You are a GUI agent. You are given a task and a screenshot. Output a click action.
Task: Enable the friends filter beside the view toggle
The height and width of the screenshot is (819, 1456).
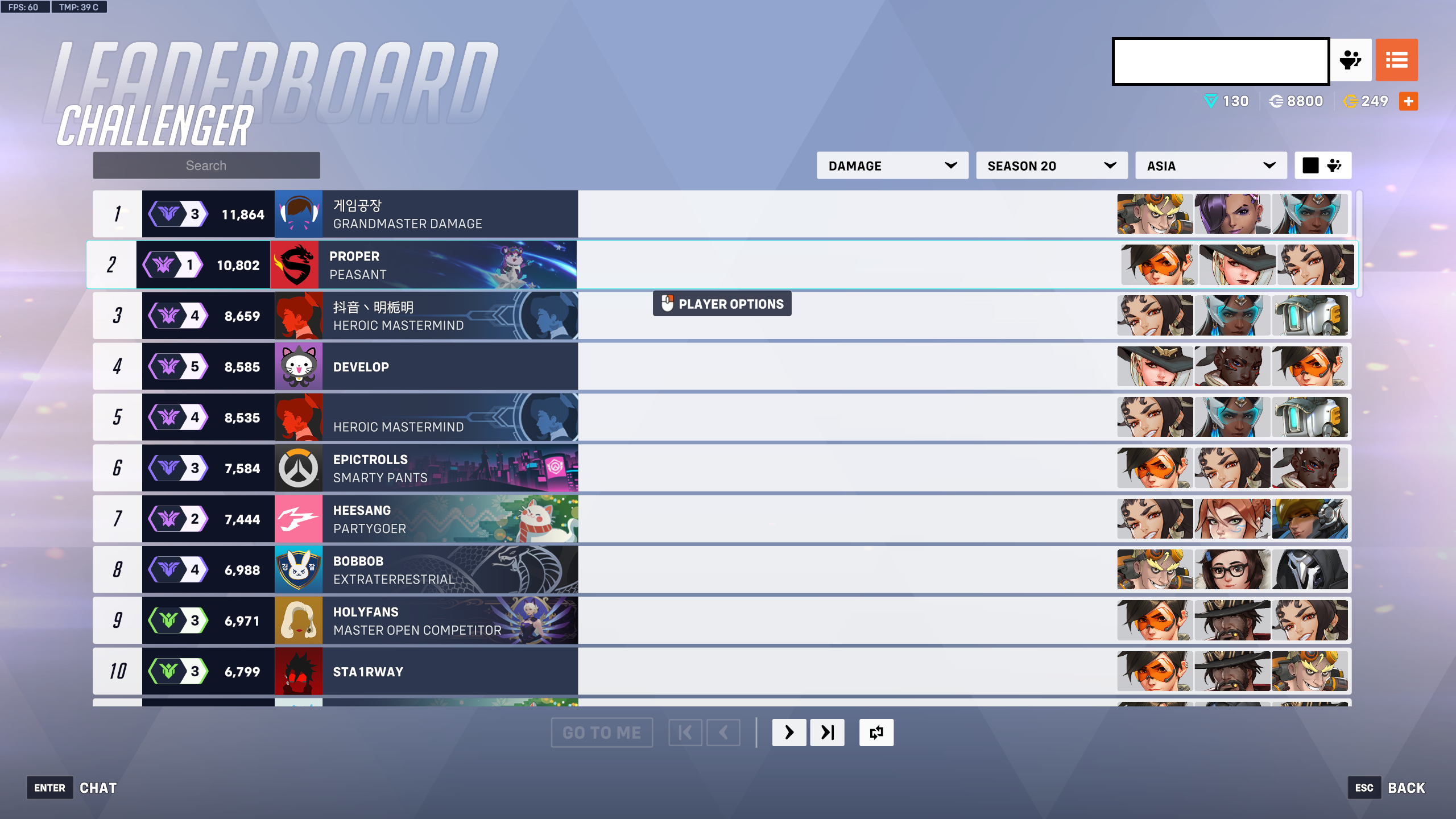pyautogui.click(x=1335, y=164)
